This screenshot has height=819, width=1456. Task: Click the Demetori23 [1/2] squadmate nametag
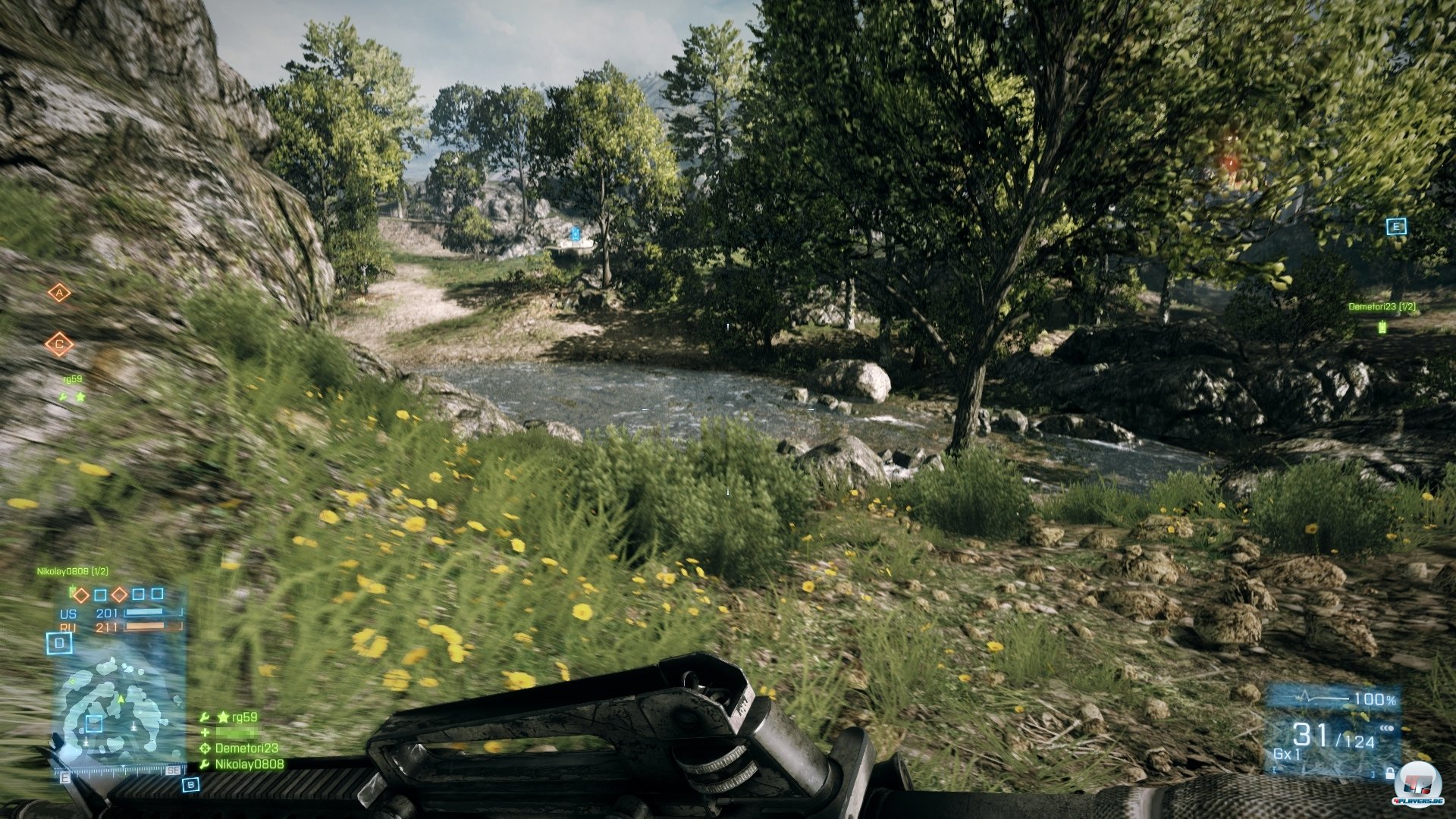(1381, 306)
